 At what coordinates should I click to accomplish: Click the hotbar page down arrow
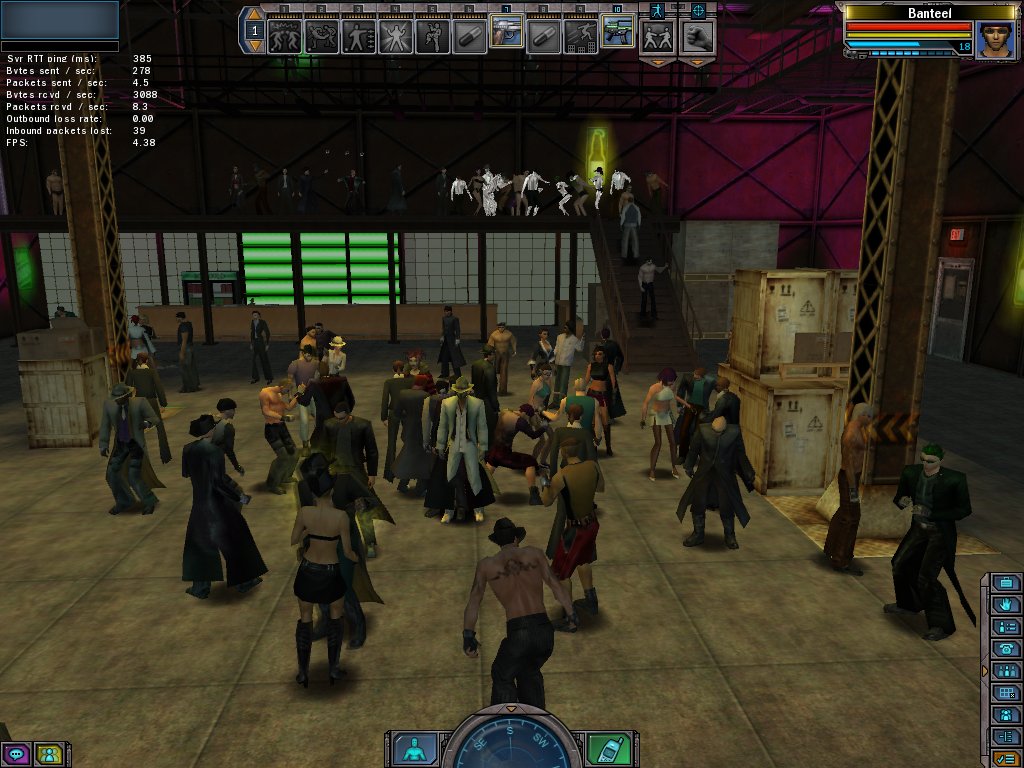[254, 46]
